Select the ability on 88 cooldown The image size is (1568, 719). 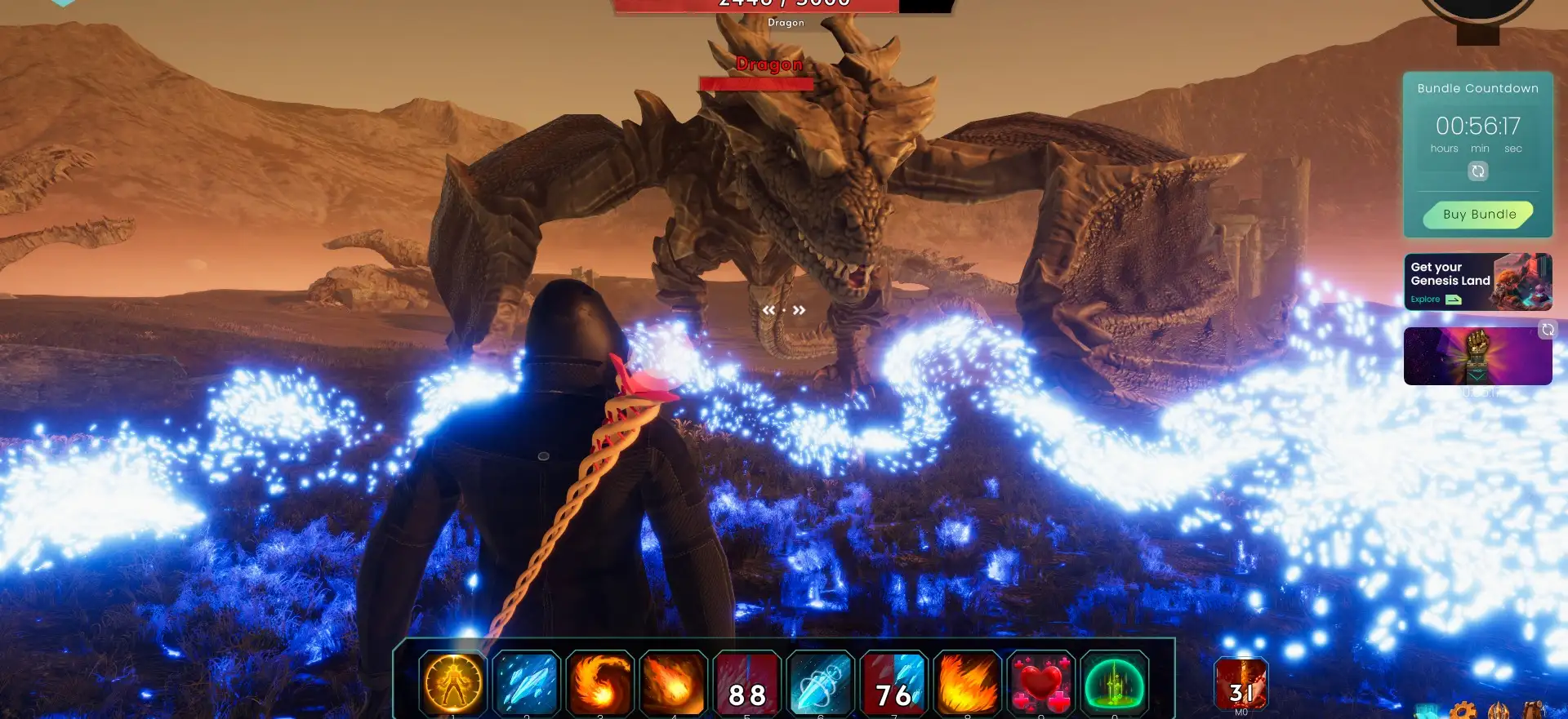(747, 684)
